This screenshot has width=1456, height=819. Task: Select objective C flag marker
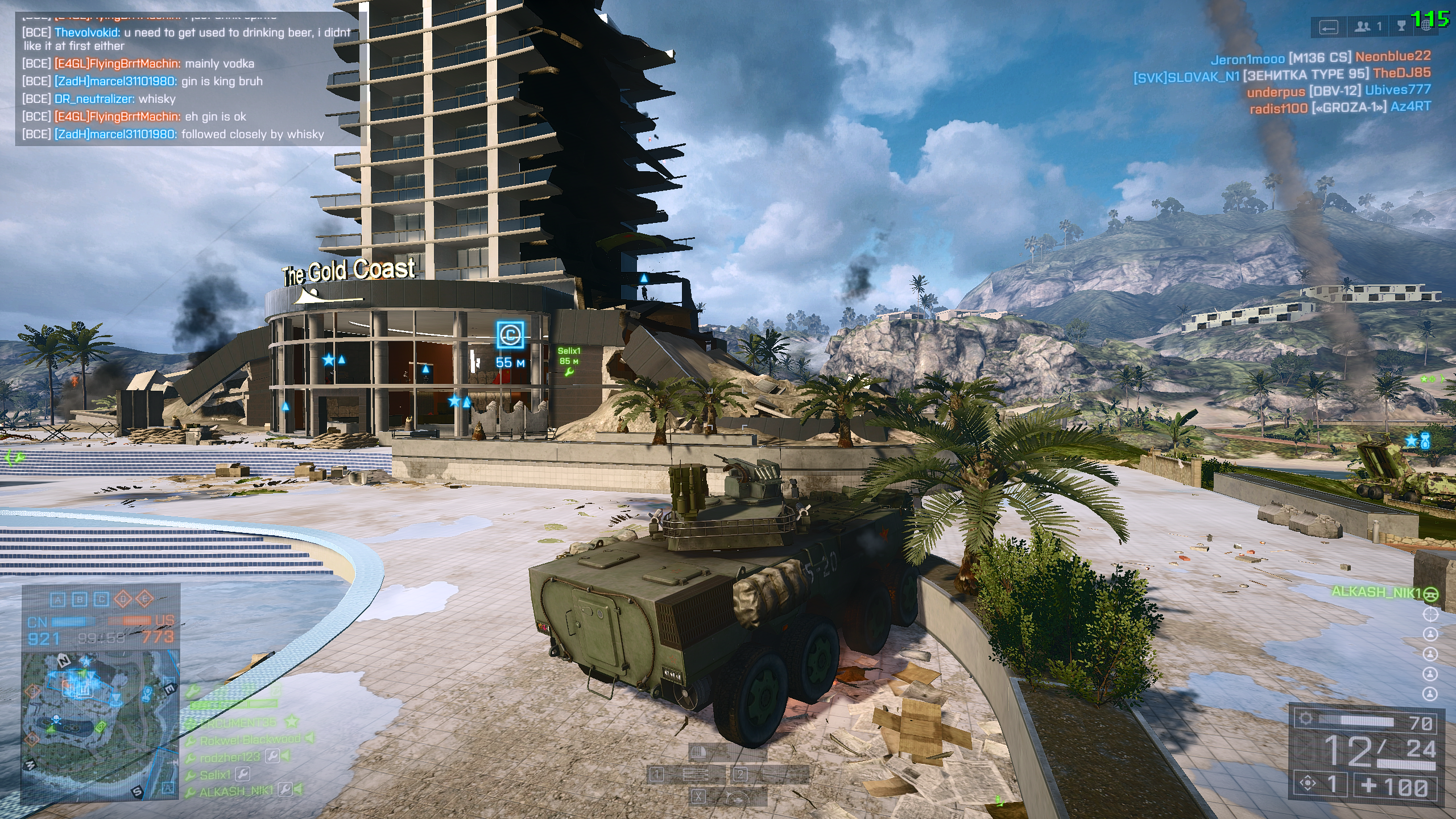(x=510, y=334)
